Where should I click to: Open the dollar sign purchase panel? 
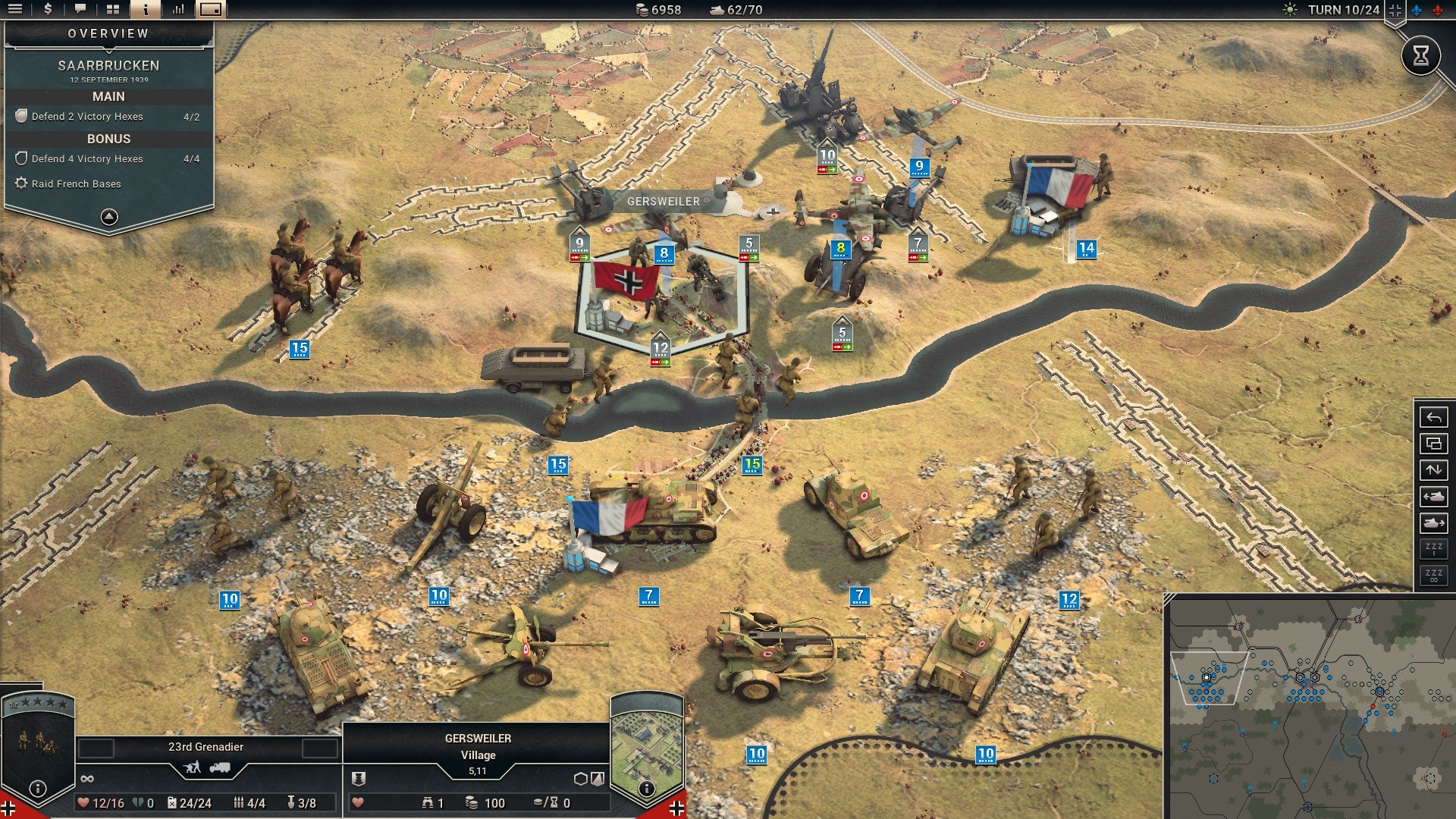coord(48,10)
